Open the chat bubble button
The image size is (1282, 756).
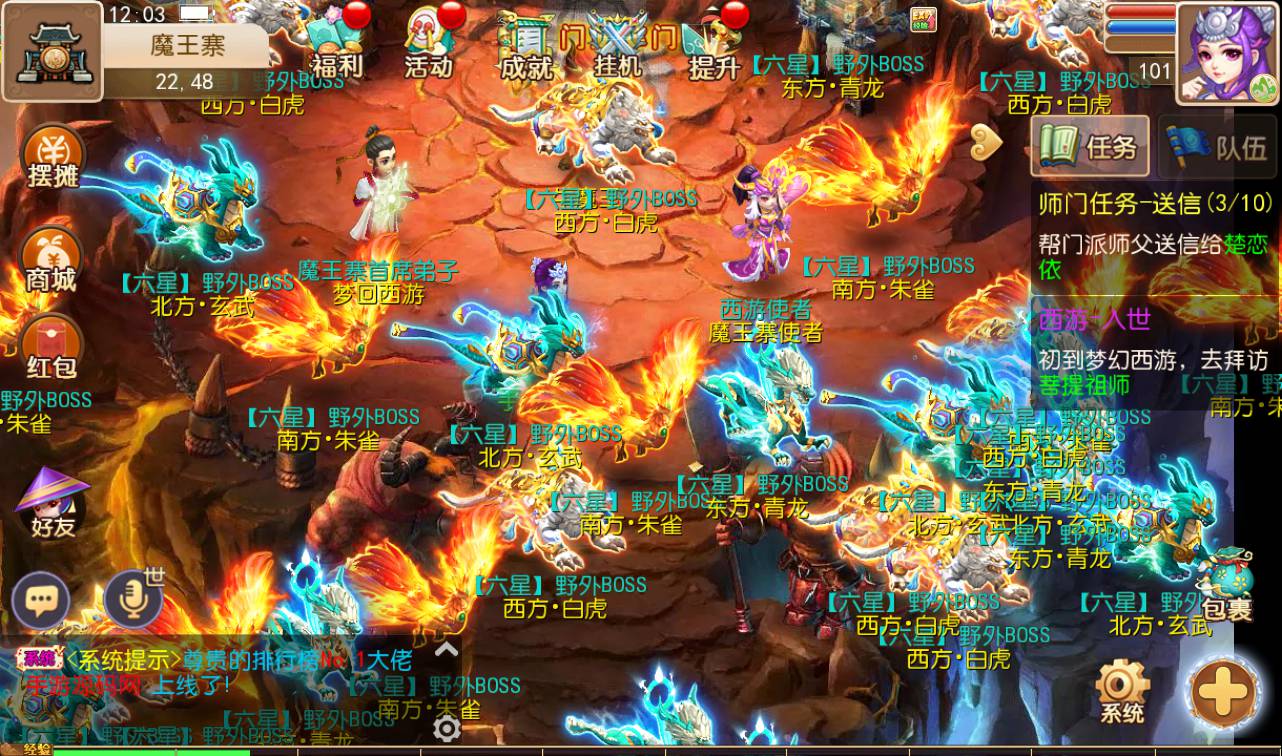[x=41, y=600]
